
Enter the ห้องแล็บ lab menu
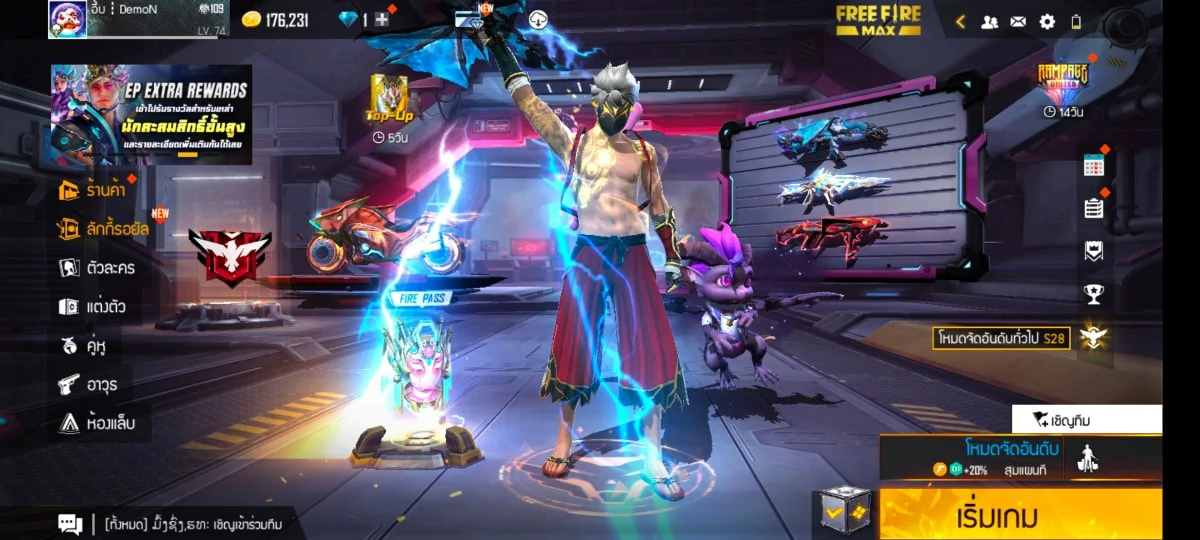click(96, 423)
